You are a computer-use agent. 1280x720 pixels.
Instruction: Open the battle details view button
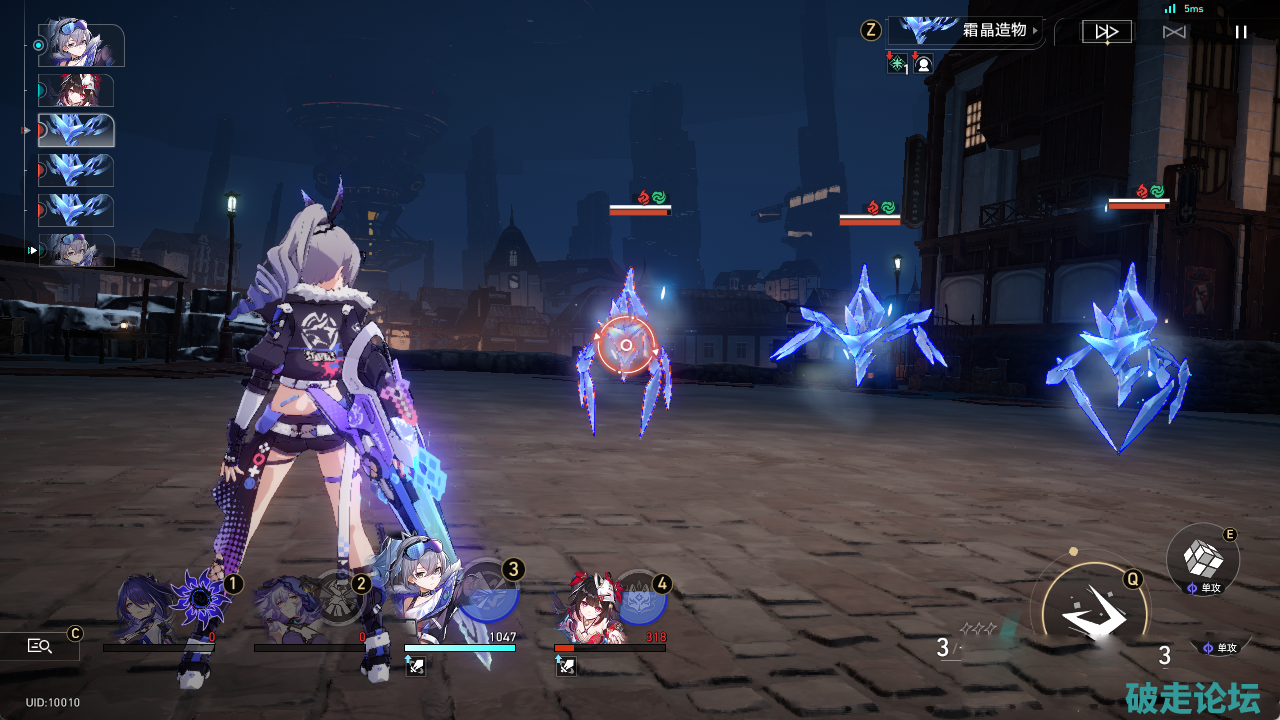pyautogui.click(x=40, y=647)
